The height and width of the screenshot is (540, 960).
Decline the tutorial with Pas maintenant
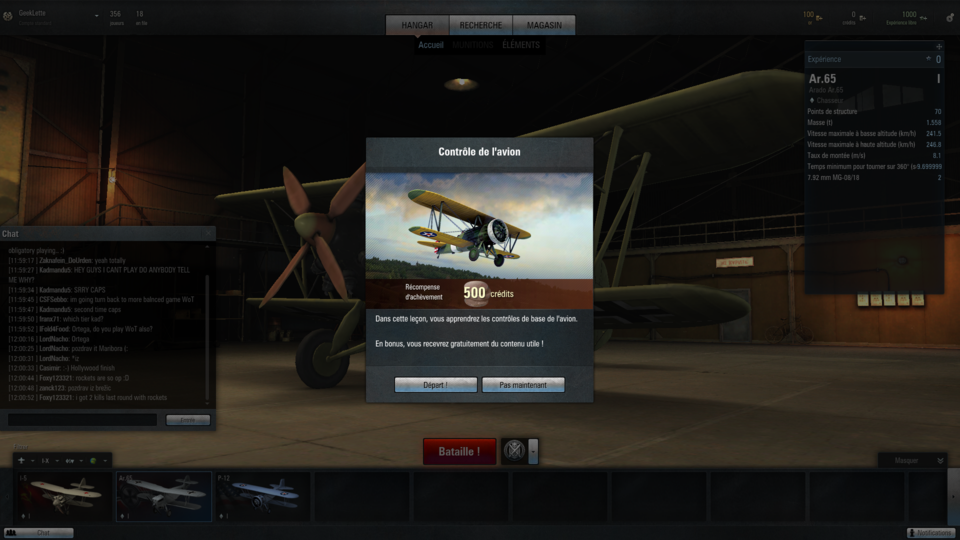click(523, 385)
